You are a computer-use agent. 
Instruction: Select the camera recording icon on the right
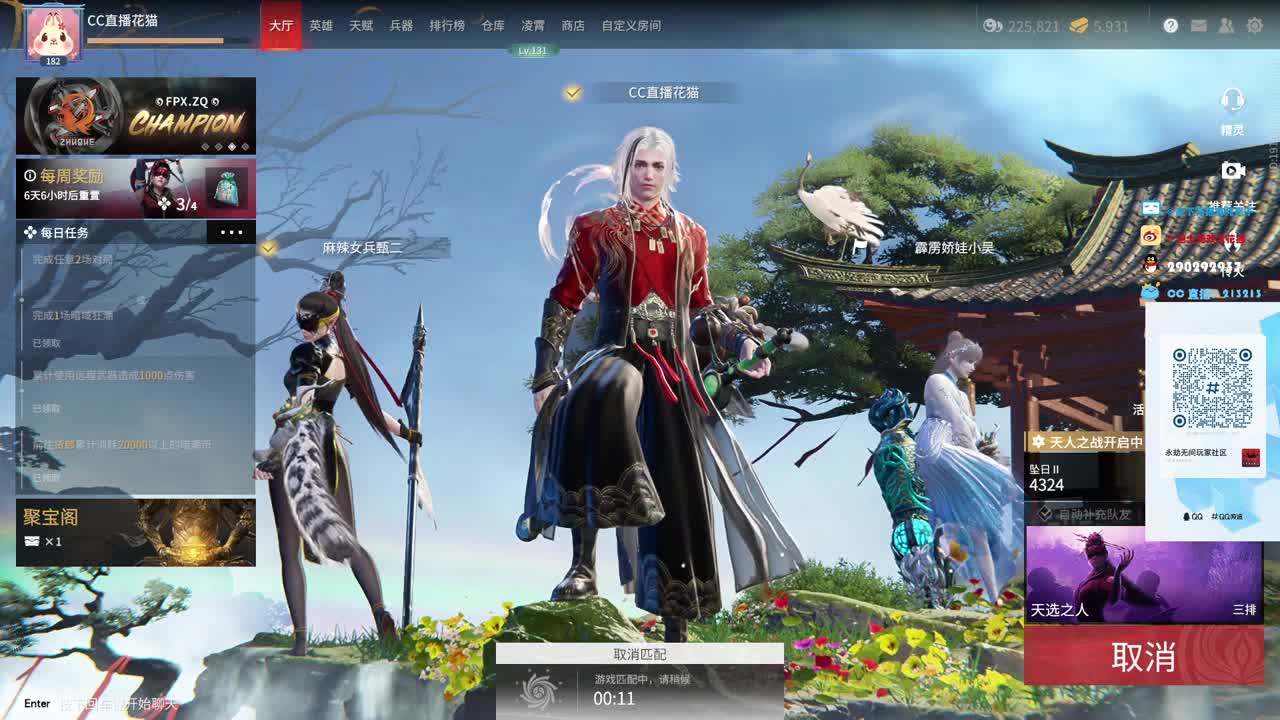pyautogui.click(x=1234, y=170)
